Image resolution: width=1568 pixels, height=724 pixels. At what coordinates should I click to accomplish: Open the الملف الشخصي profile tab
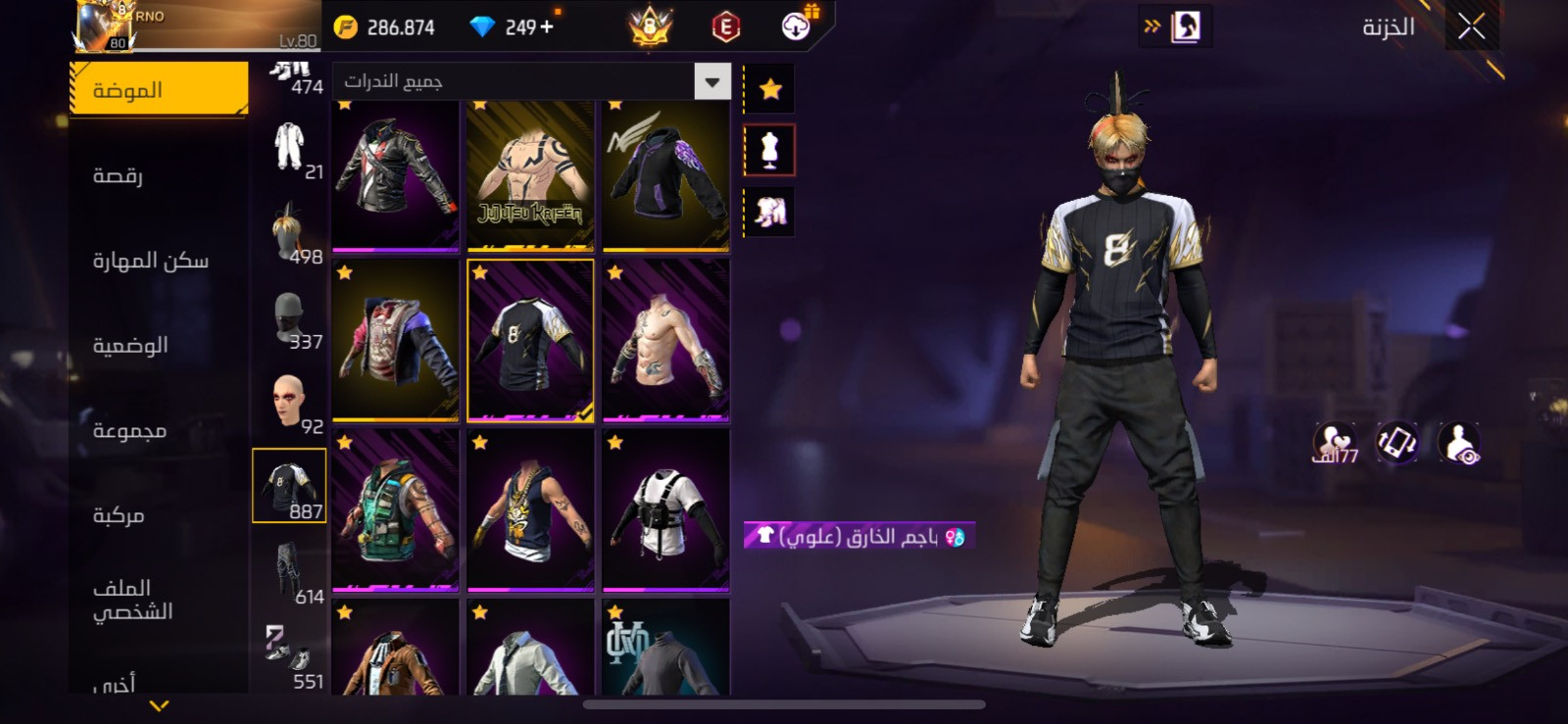pos(132,600)
